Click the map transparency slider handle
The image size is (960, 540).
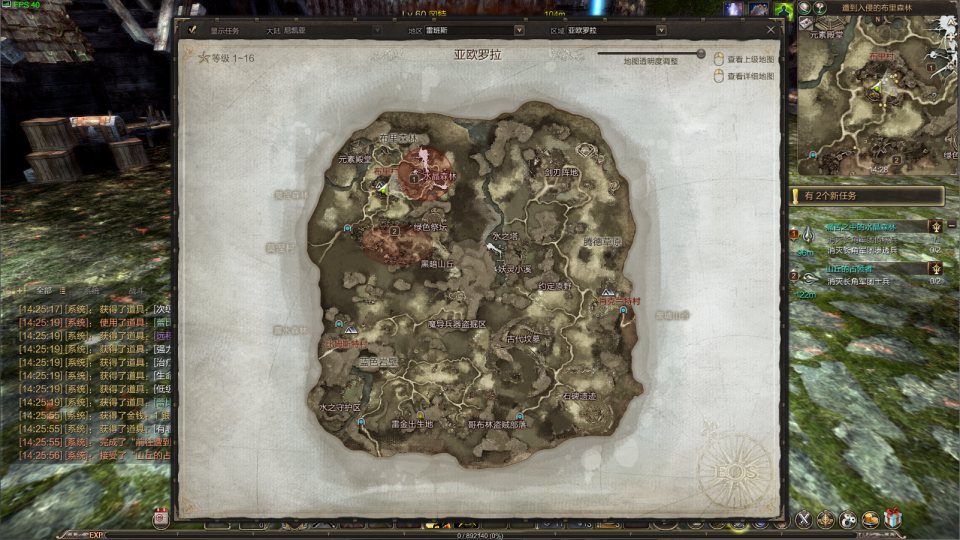click(701, 54)
